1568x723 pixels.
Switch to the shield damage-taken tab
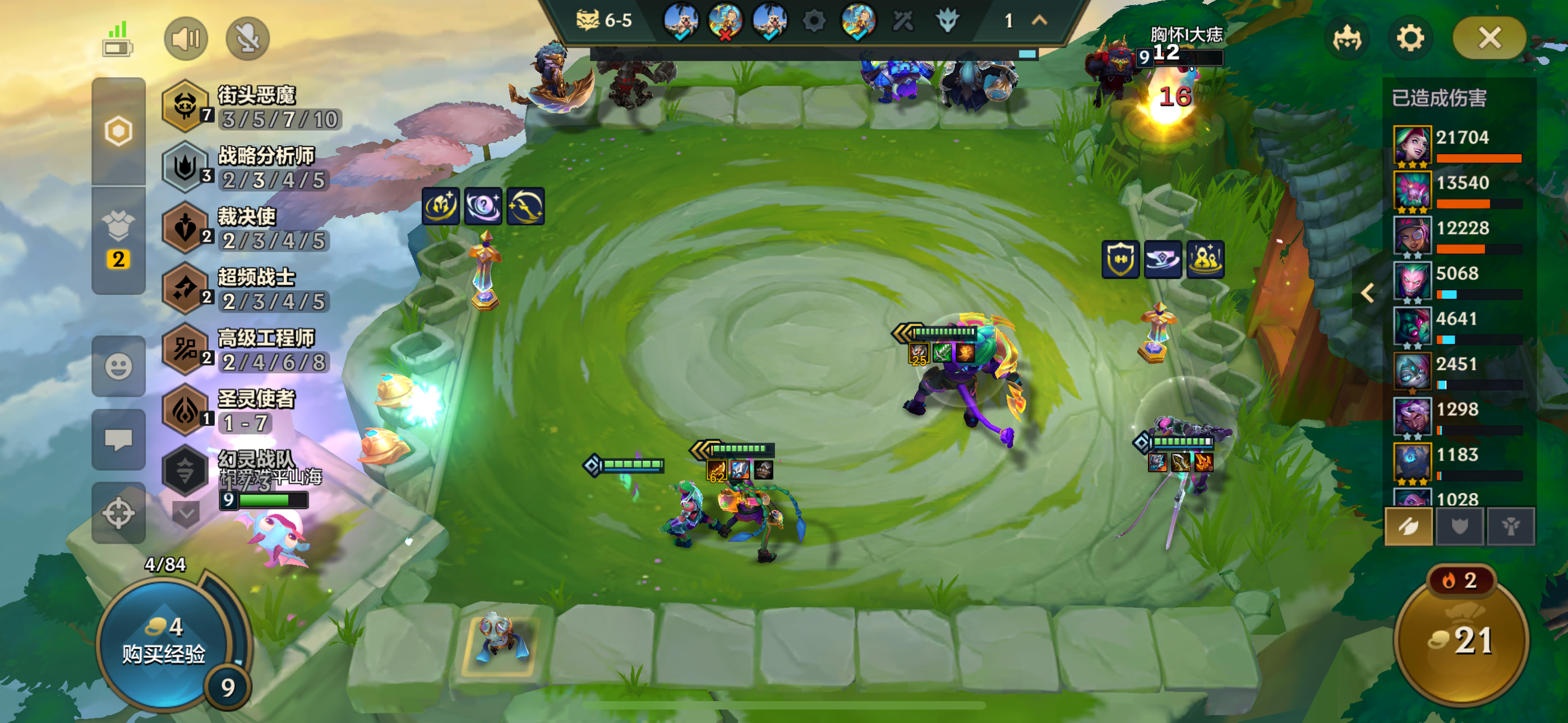pos(1460,526)
